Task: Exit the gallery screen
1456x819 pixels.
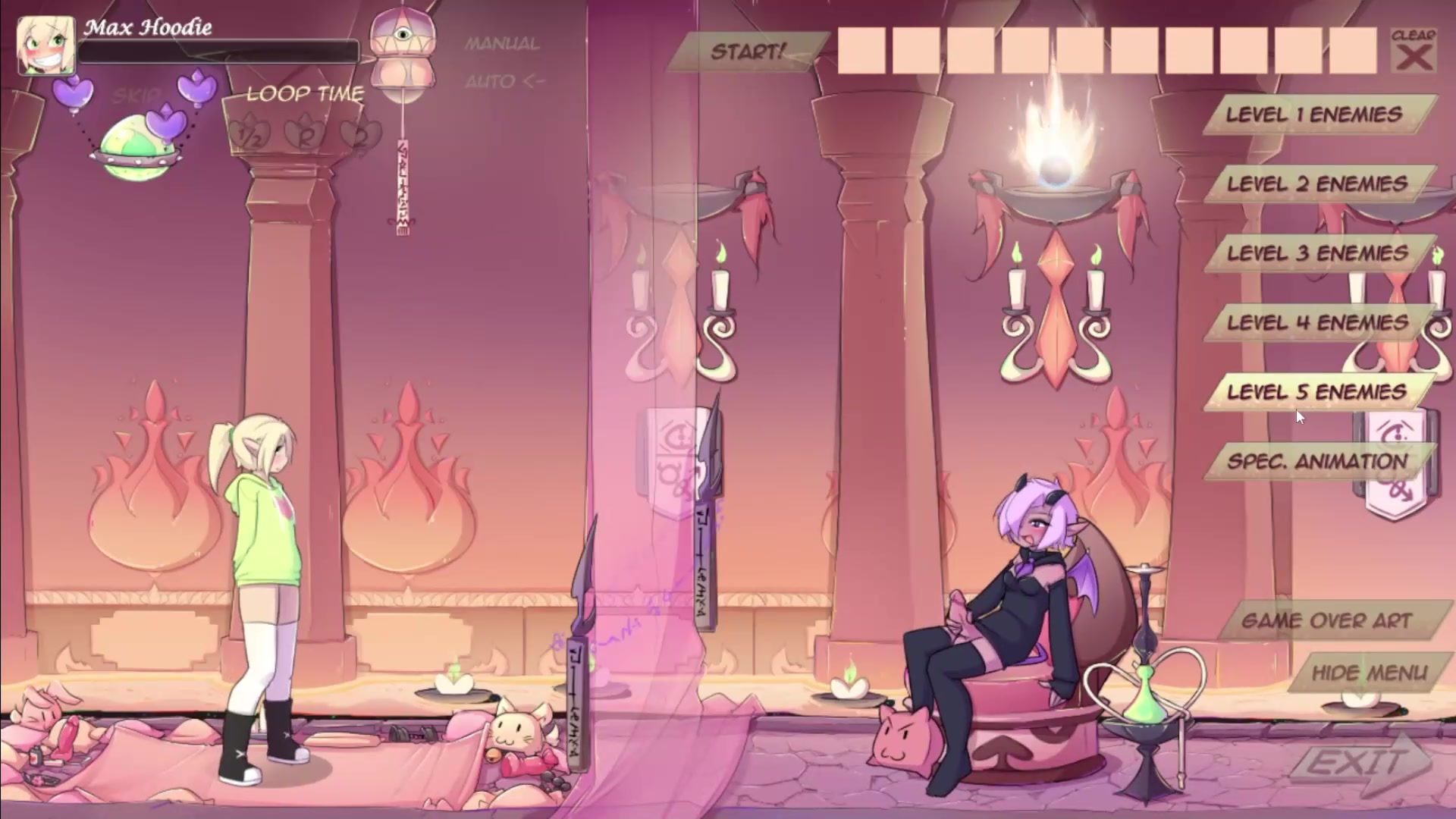Action: pos(1356,763)
